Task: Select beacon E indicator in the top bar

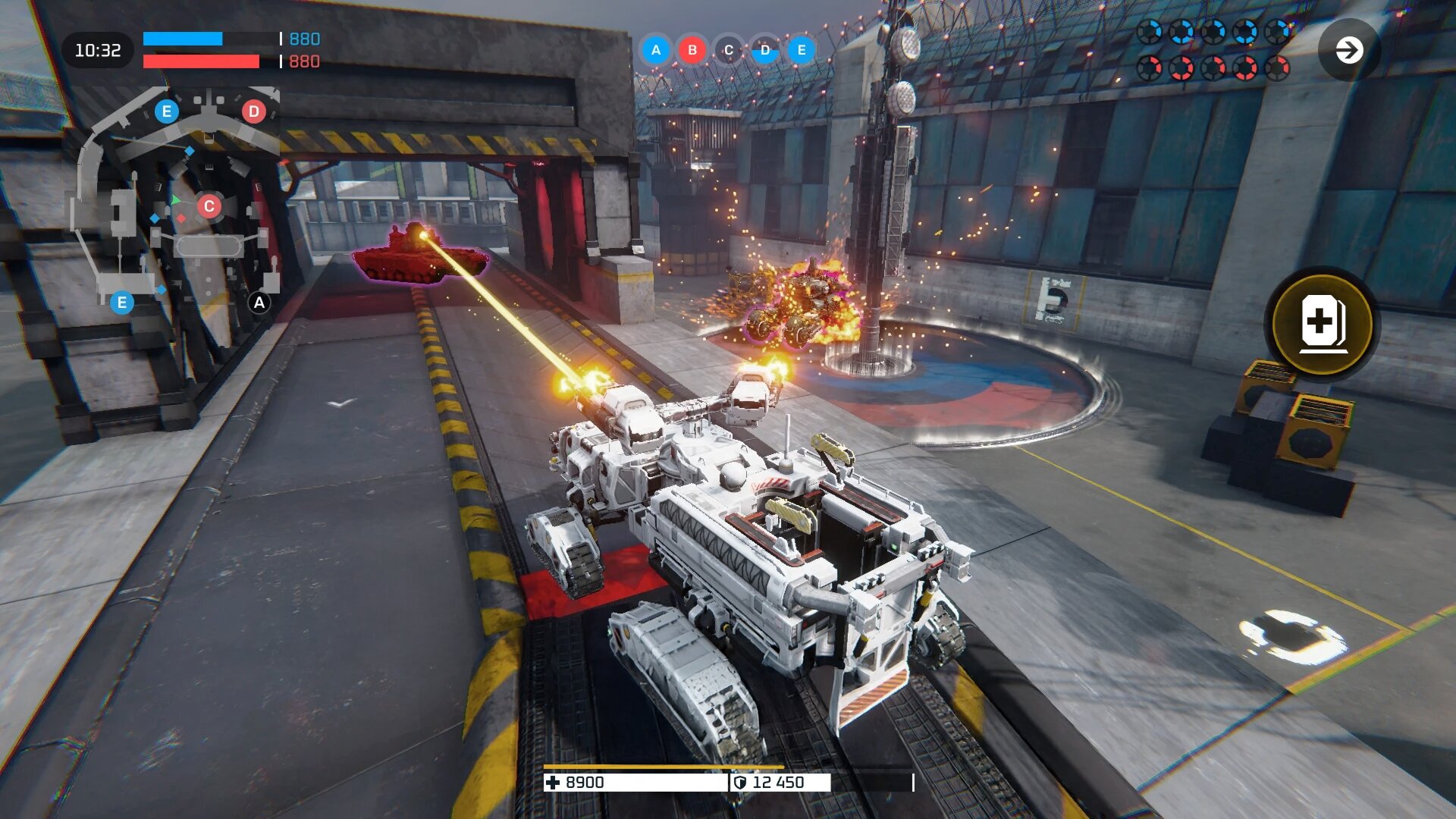Action: click(802, 50)
